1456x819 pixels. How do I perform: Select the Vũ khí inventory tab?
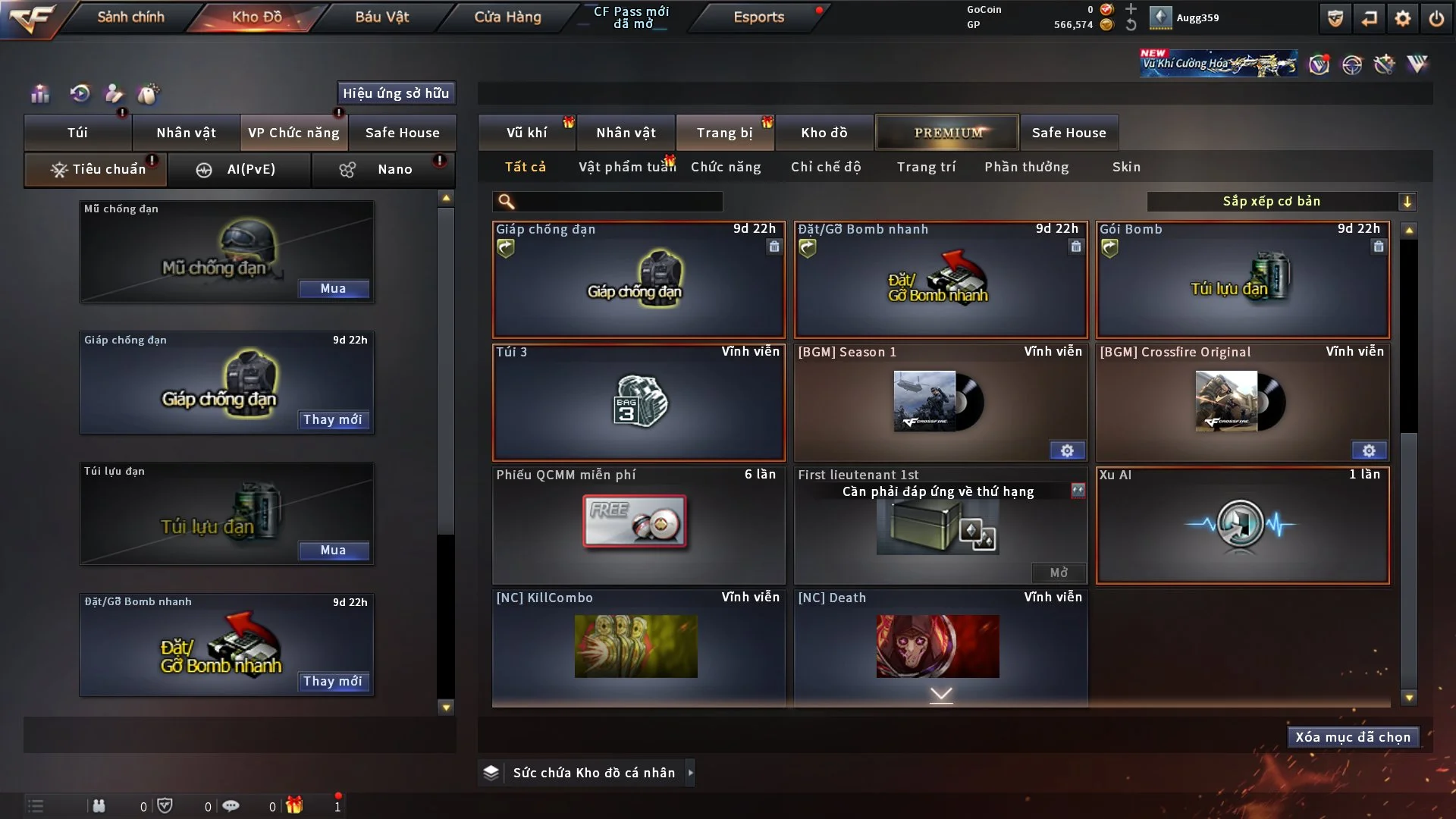tap(526, 133)
